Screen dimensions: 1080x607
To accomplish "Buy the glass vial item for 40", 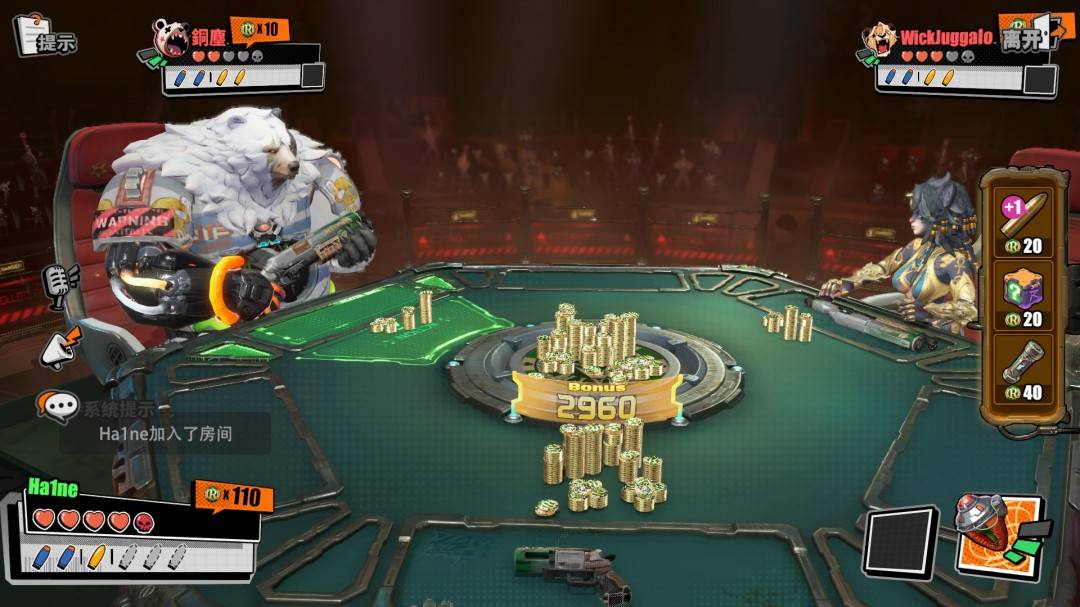I will pyautogui.click(x=1022, y=372).
